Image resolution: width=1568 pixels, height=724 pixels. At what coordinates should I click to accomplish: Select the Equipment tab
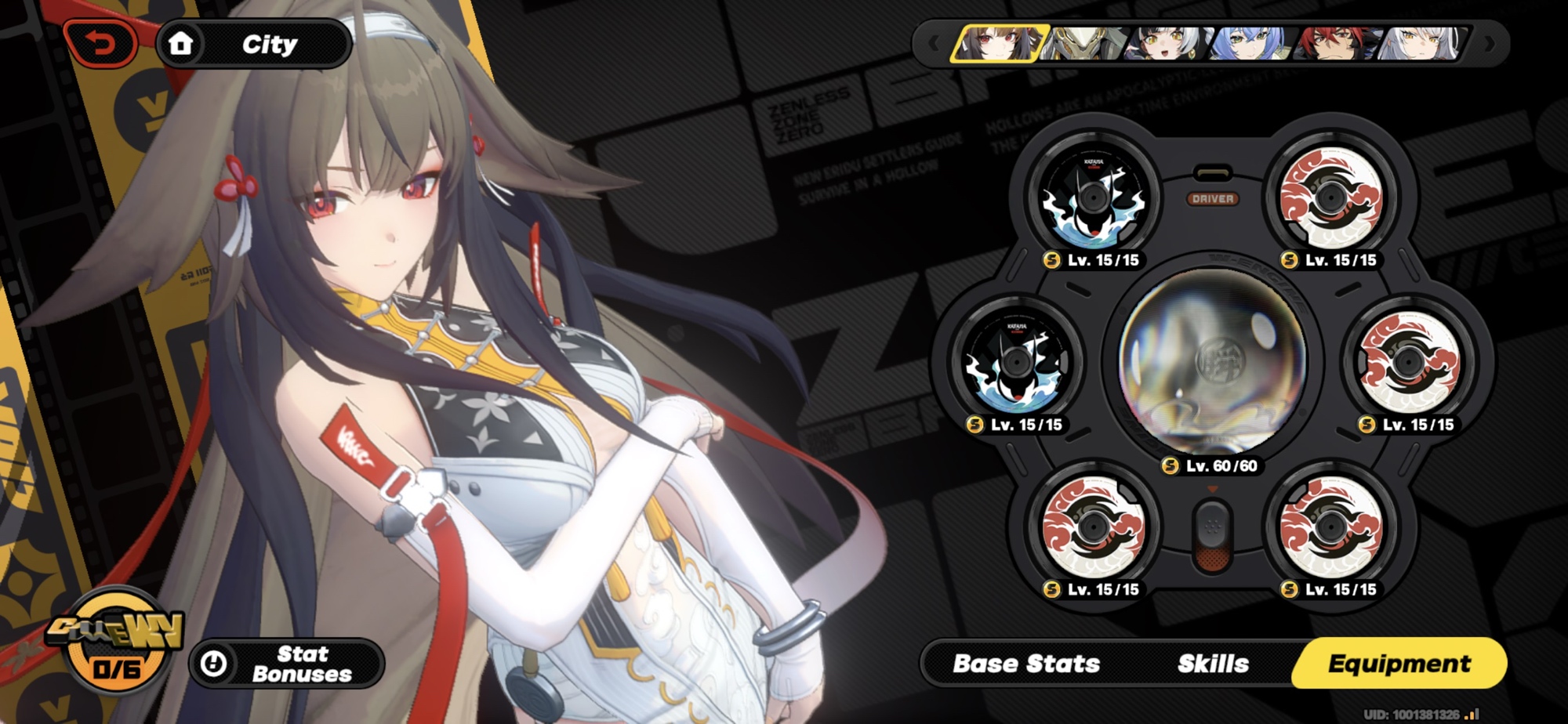[x=1399, y=664]
